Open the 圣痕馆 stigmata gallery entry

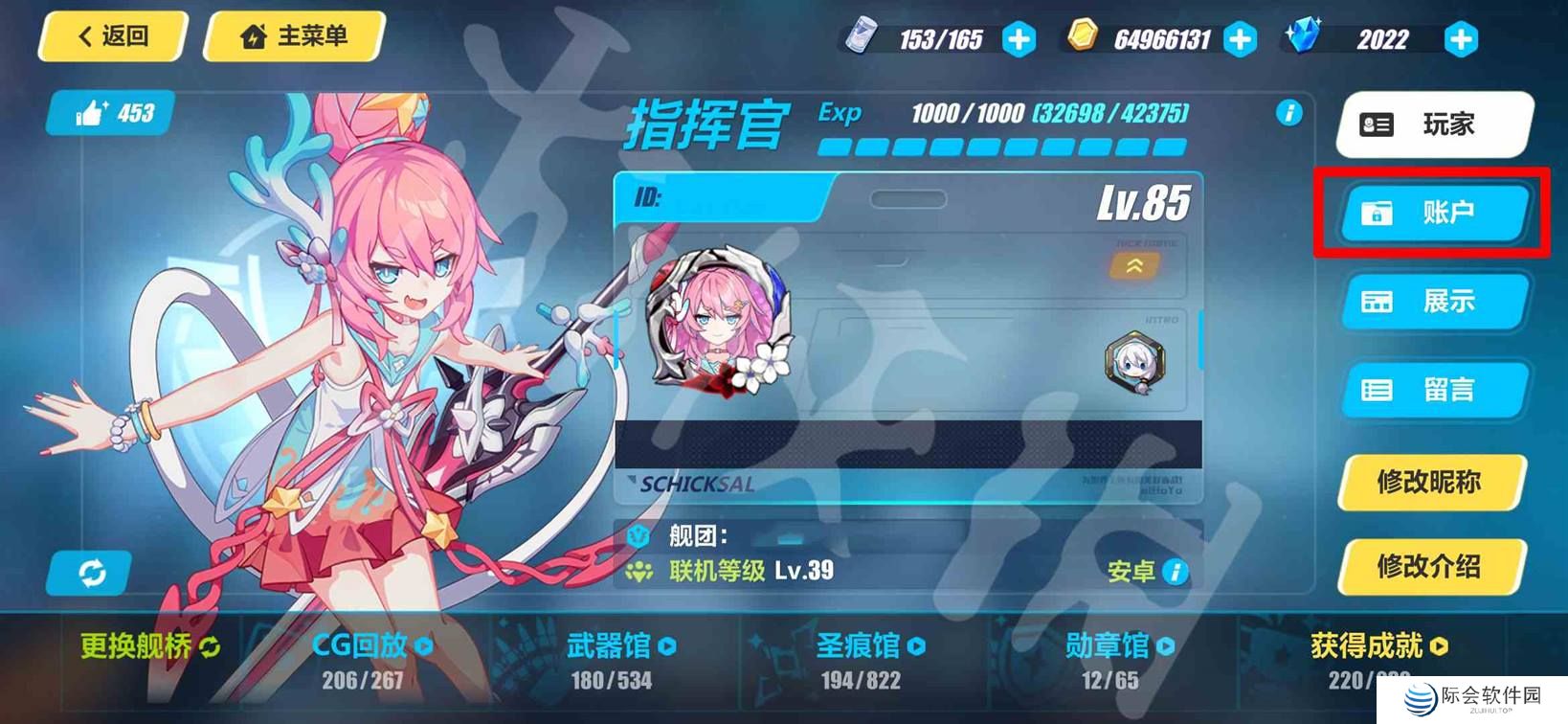pos(866,646)
